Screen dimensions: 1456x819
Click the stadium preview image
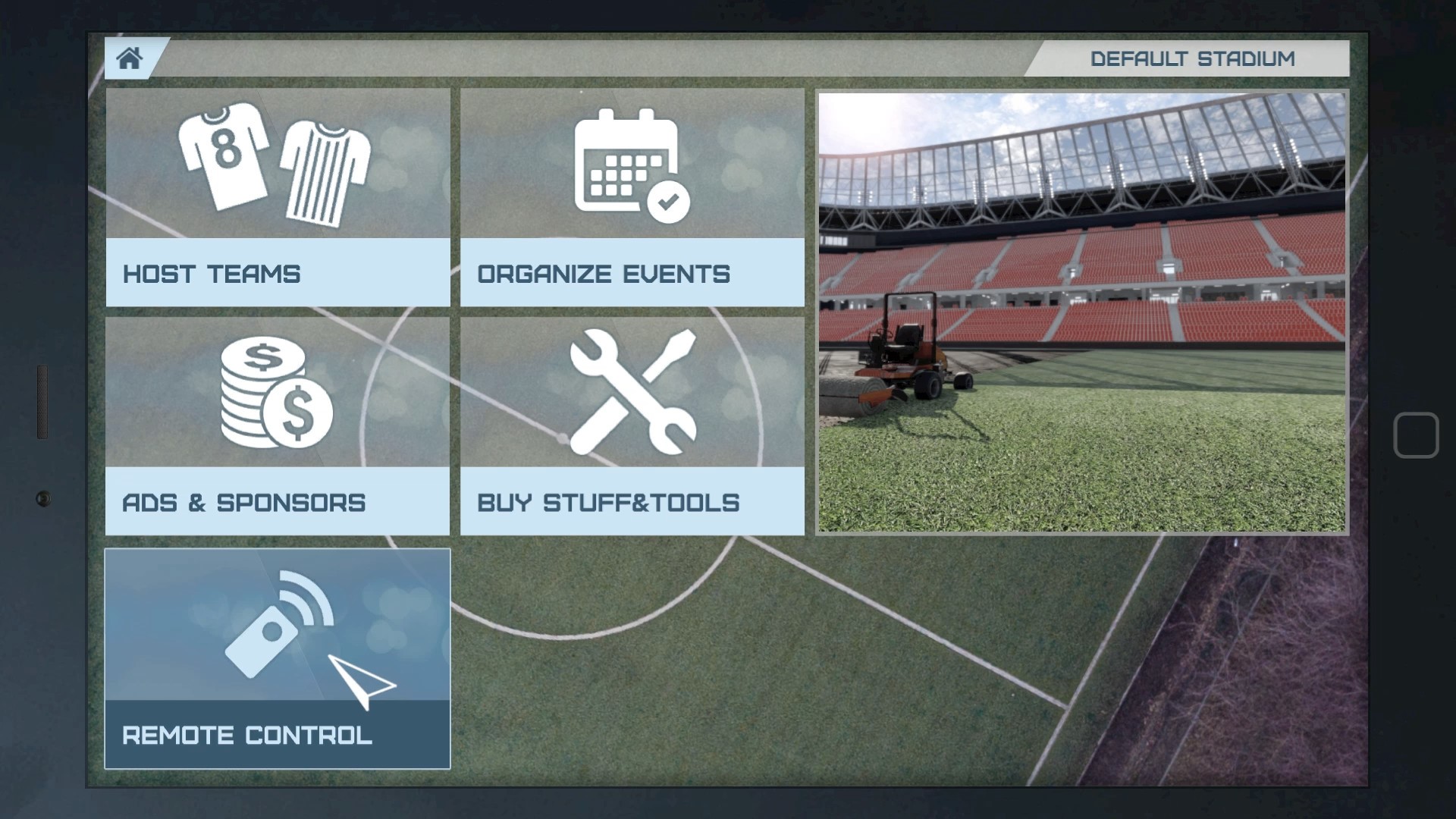[x=1081, y=311]
